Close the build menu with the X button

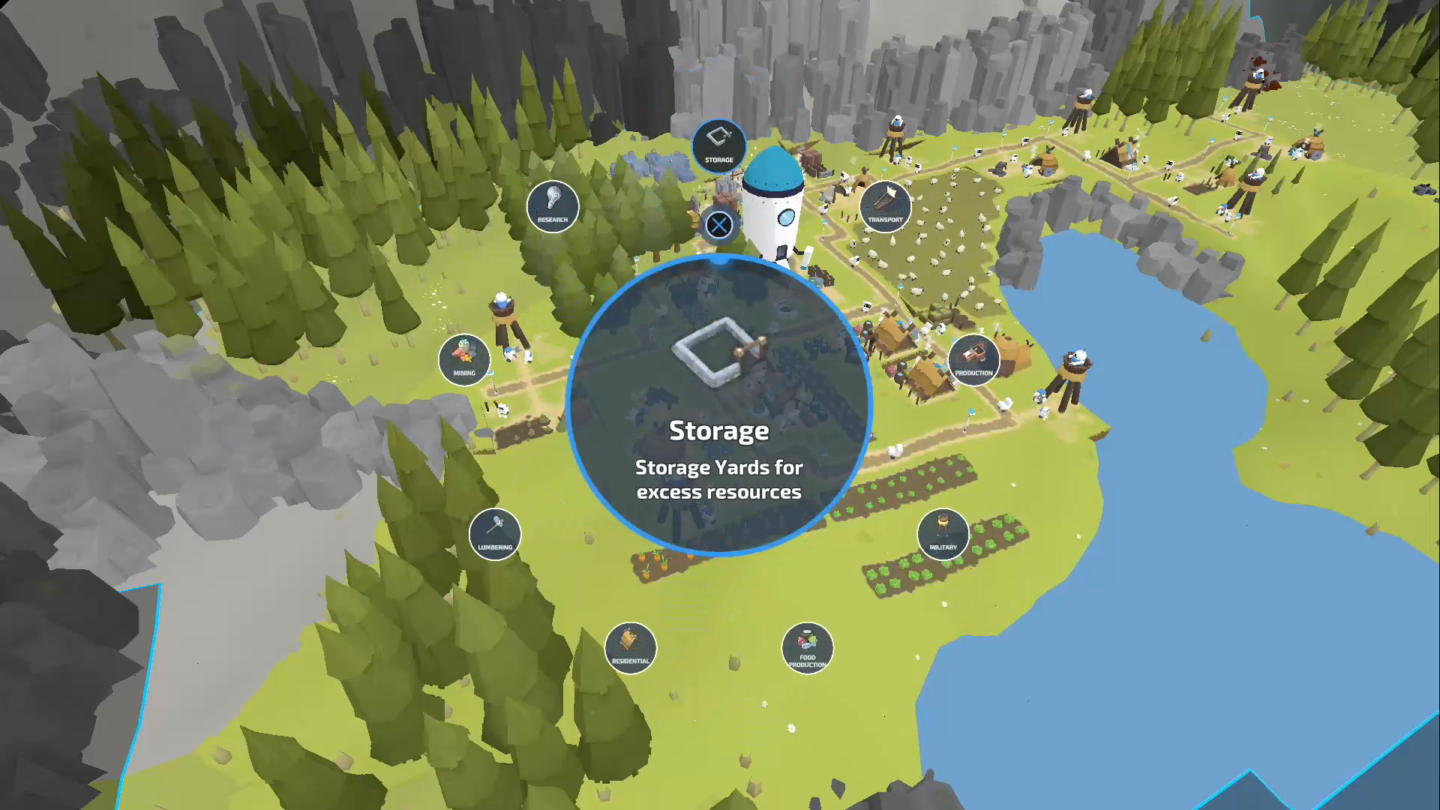[x=718, y=227]
